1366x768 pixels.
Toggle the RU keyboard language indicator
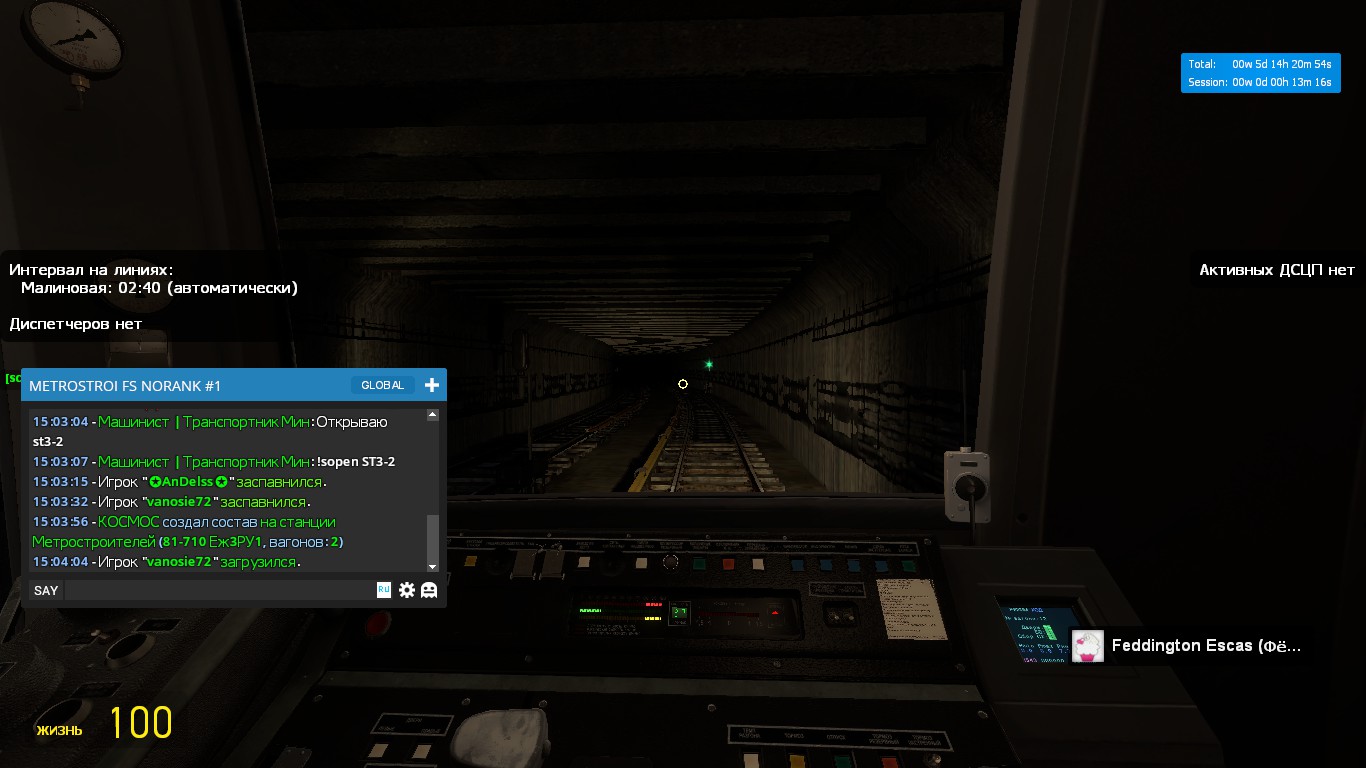[383, 590]
